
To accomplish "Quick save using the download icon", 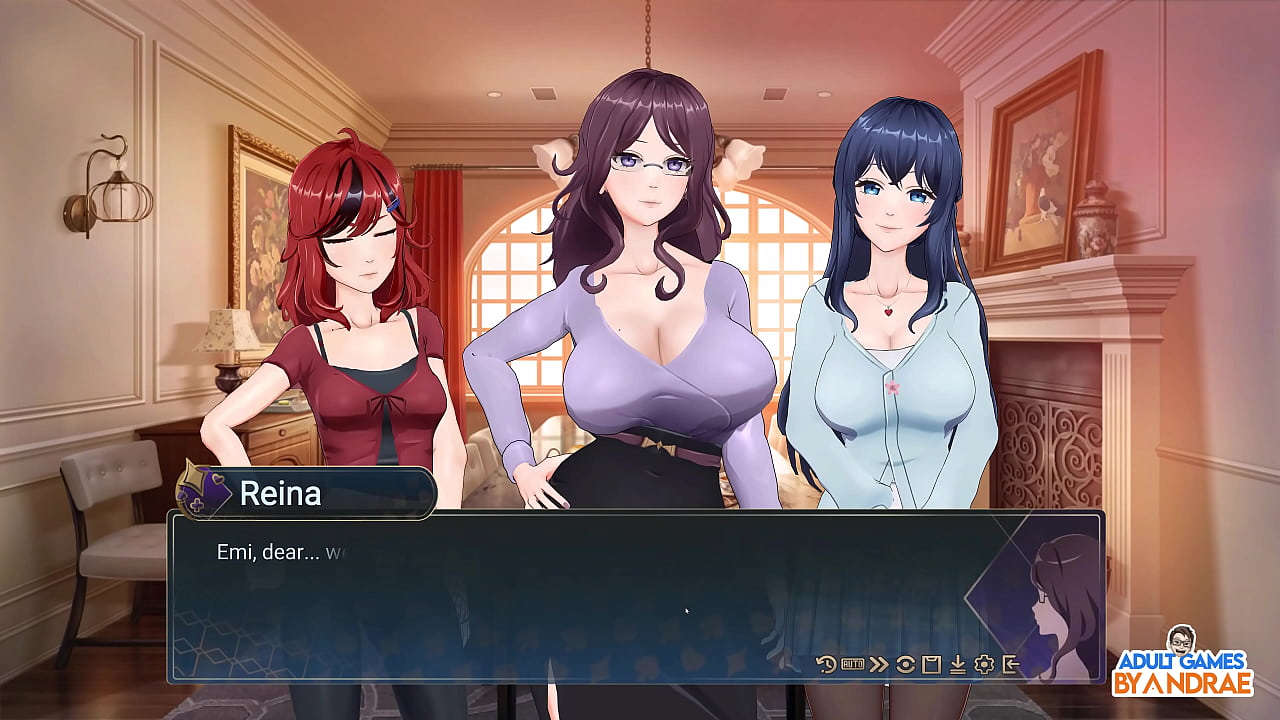I will pyautogui.click(x=958, y=666).
